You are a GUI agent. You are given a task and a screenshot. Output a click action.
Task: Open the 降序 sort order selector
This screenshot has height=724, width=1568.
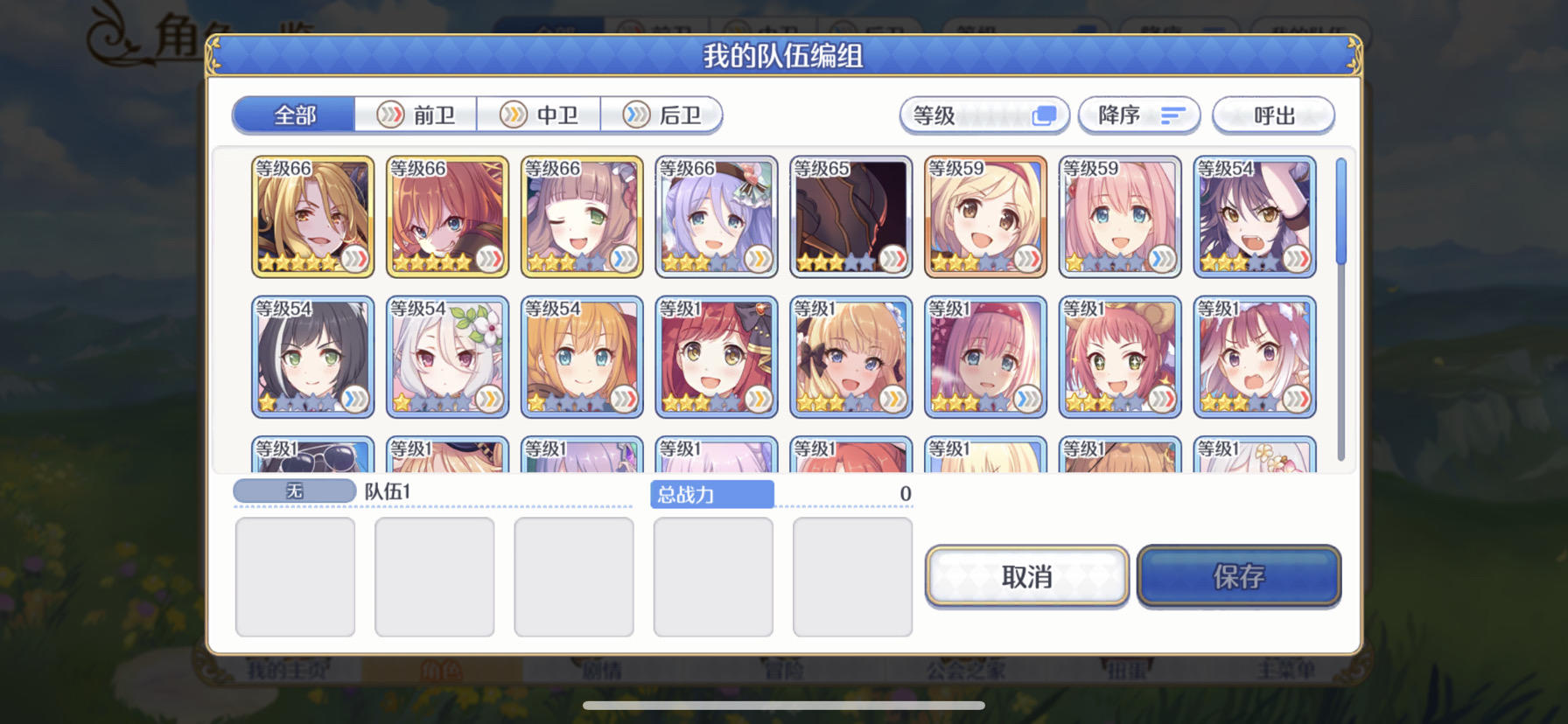coord(1139,115)
